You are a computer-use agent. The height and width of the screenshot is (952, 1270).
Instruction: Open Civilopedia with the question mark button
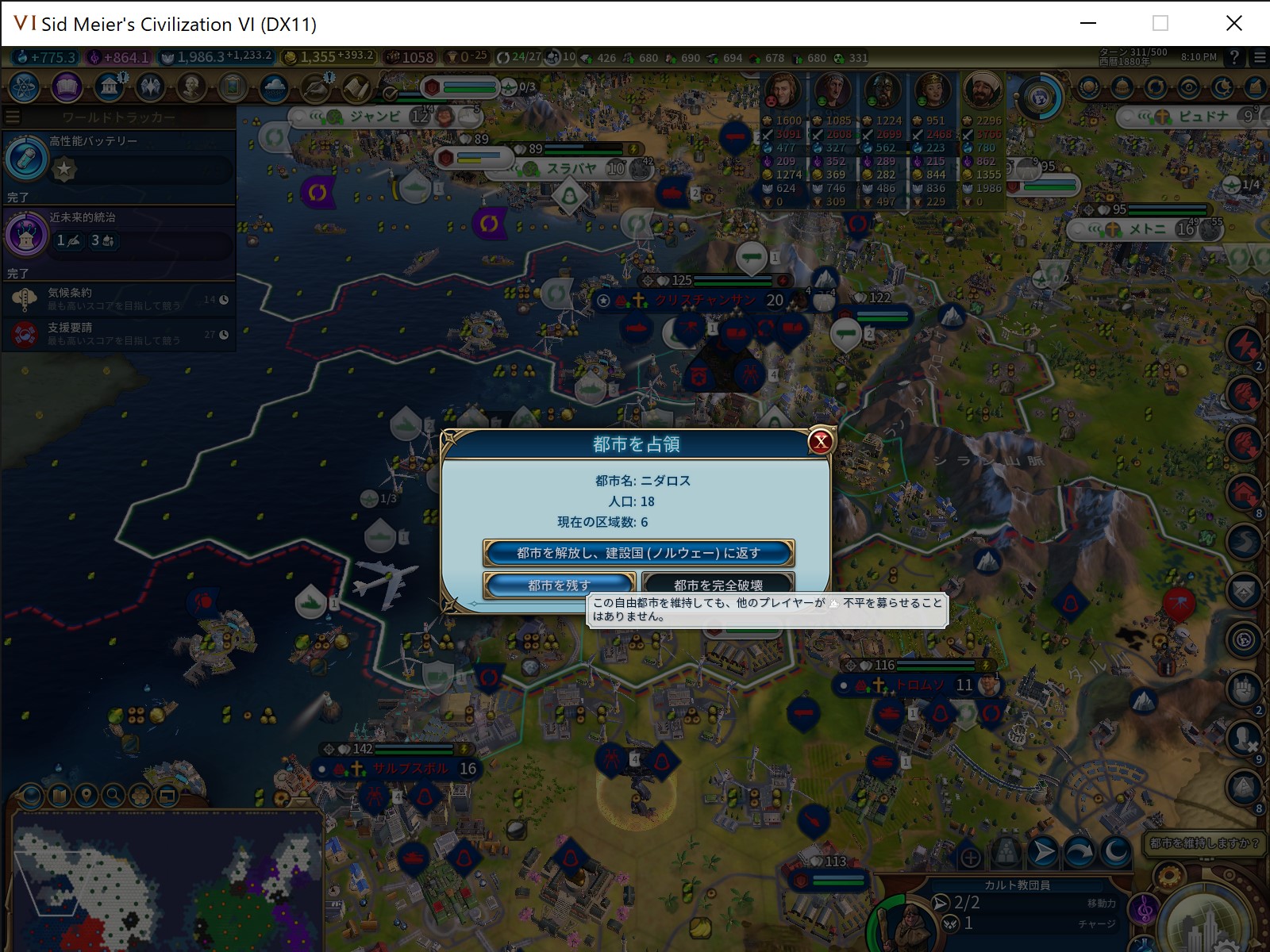tap(1233, 57)
